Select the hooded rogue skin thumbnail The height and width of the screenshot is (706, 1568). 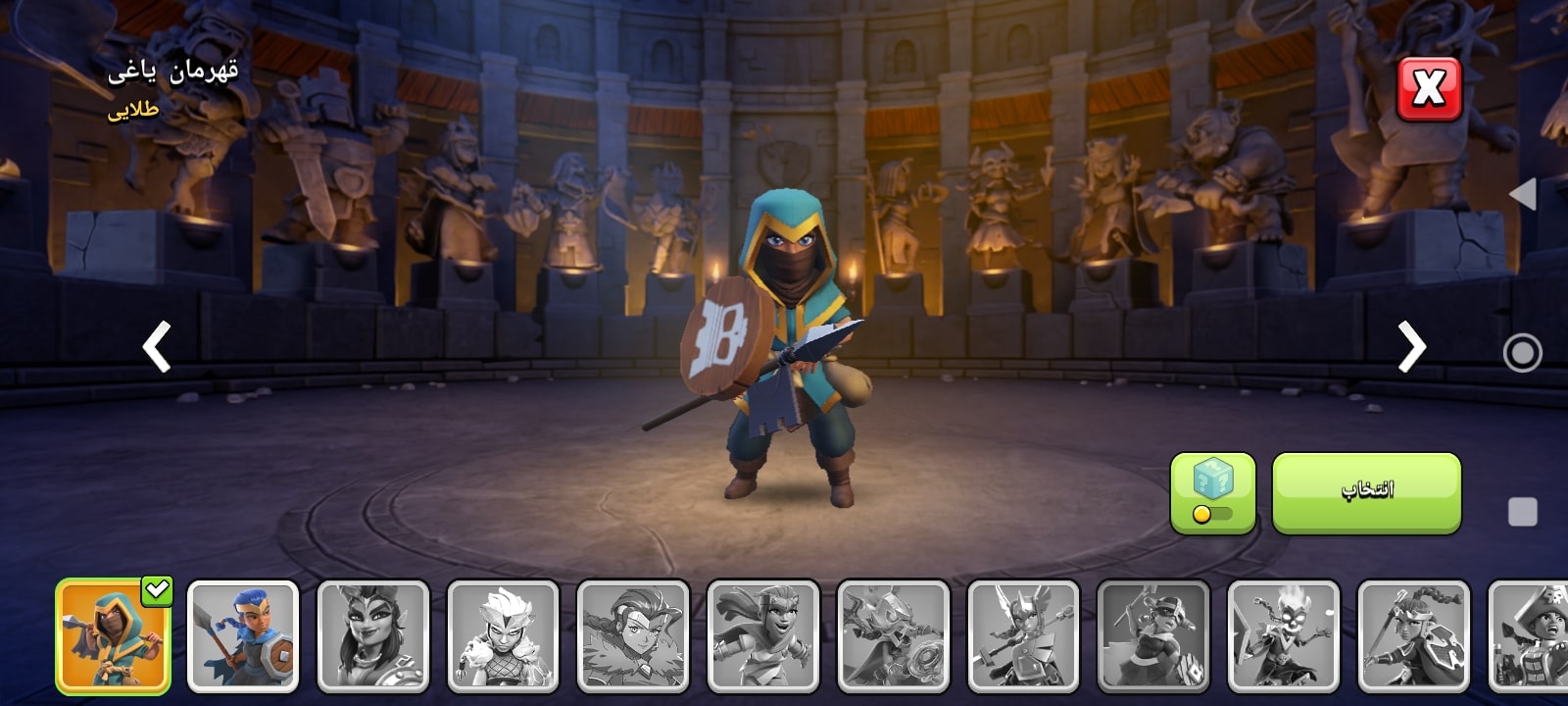(x=113, y=636)
